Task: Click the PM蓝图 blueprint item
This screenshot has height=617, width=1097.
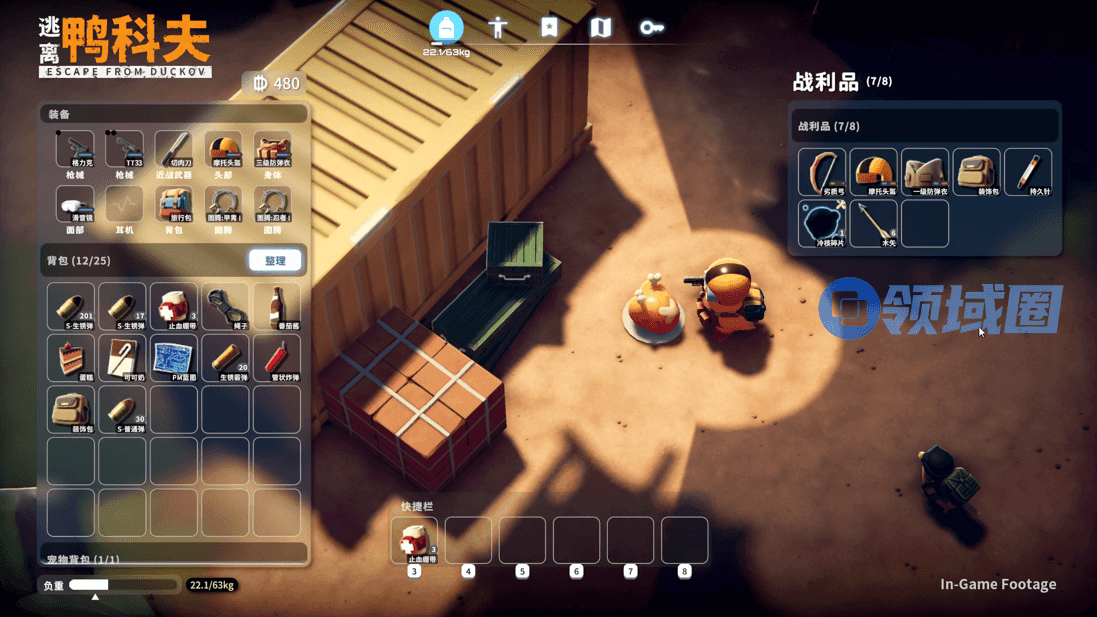Action: pyautogui.click(x=174, y=358)
